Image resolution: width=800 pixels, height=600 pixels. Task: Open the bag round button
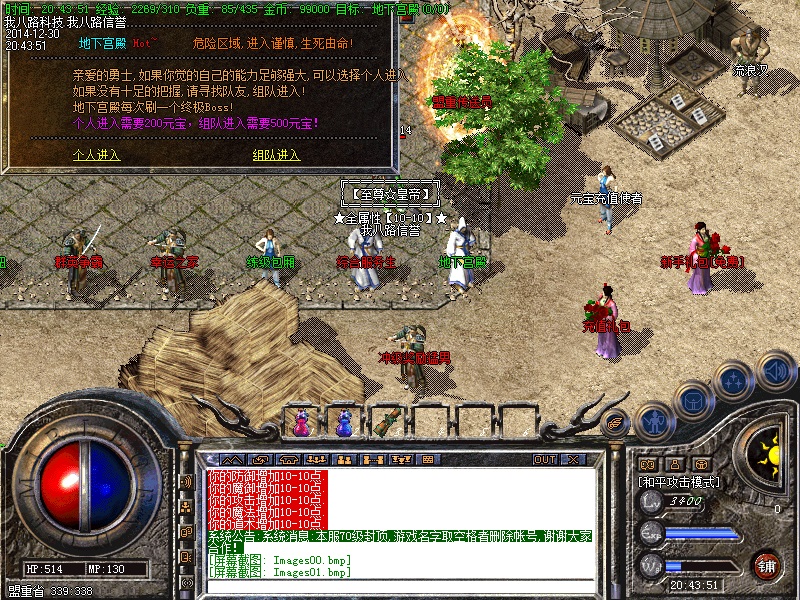pos(692,400)
